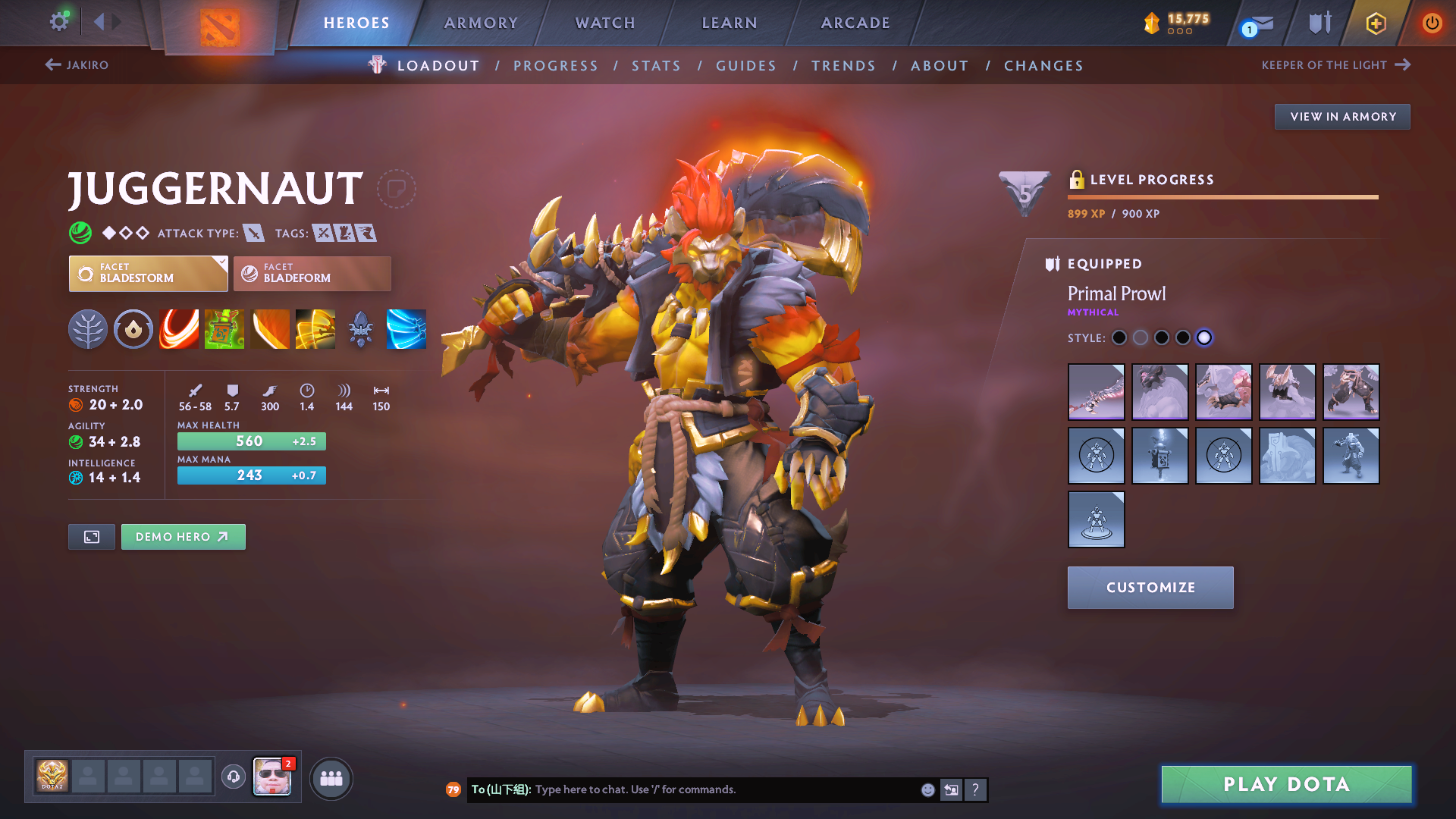Viewport: 1456px width, 819px height.
Task: Go to previous hero Jakiro
Action: pos(77,65)
